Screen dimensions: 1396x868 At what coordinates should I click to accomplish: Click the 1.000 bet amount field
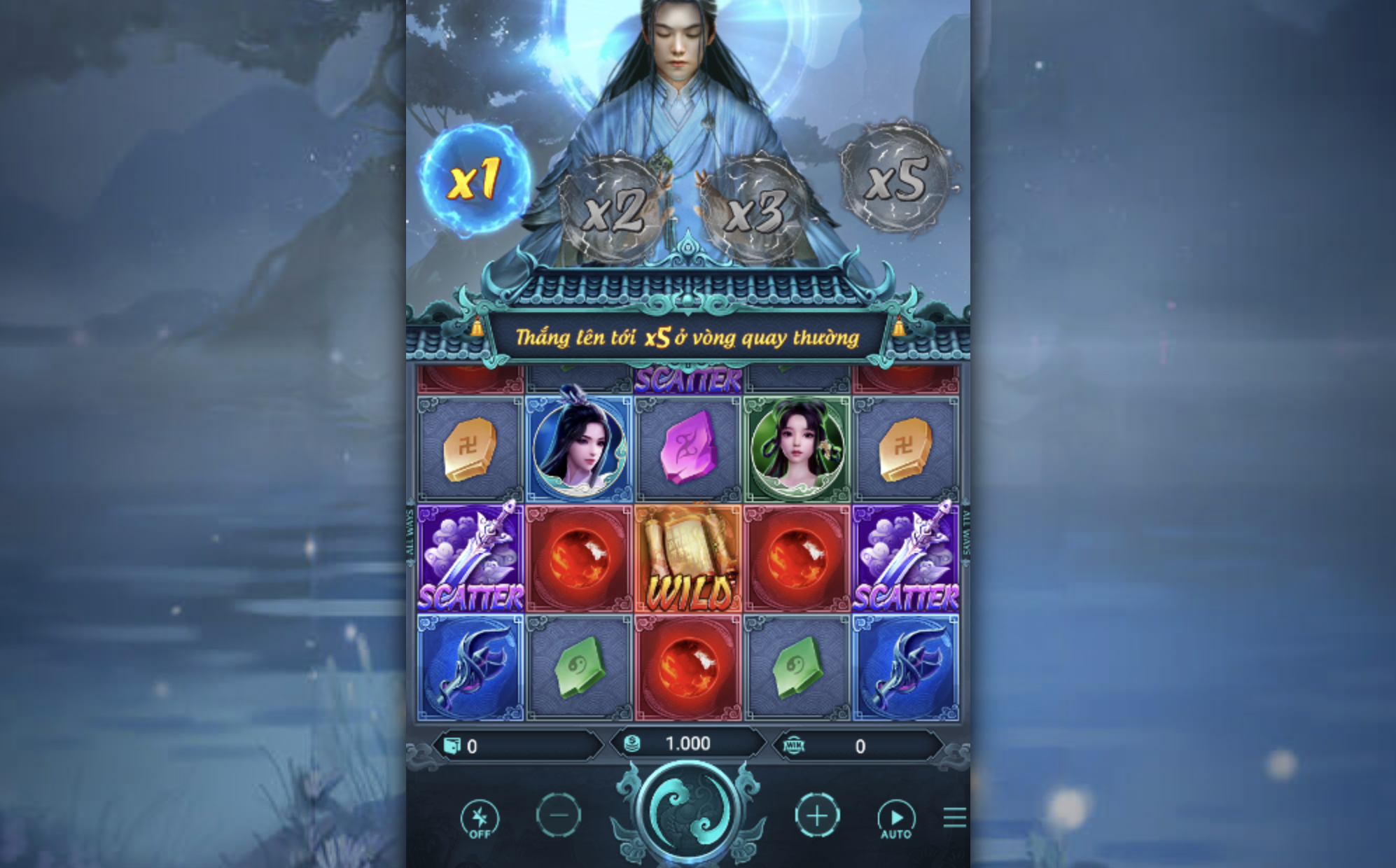[x=688, y=744]
